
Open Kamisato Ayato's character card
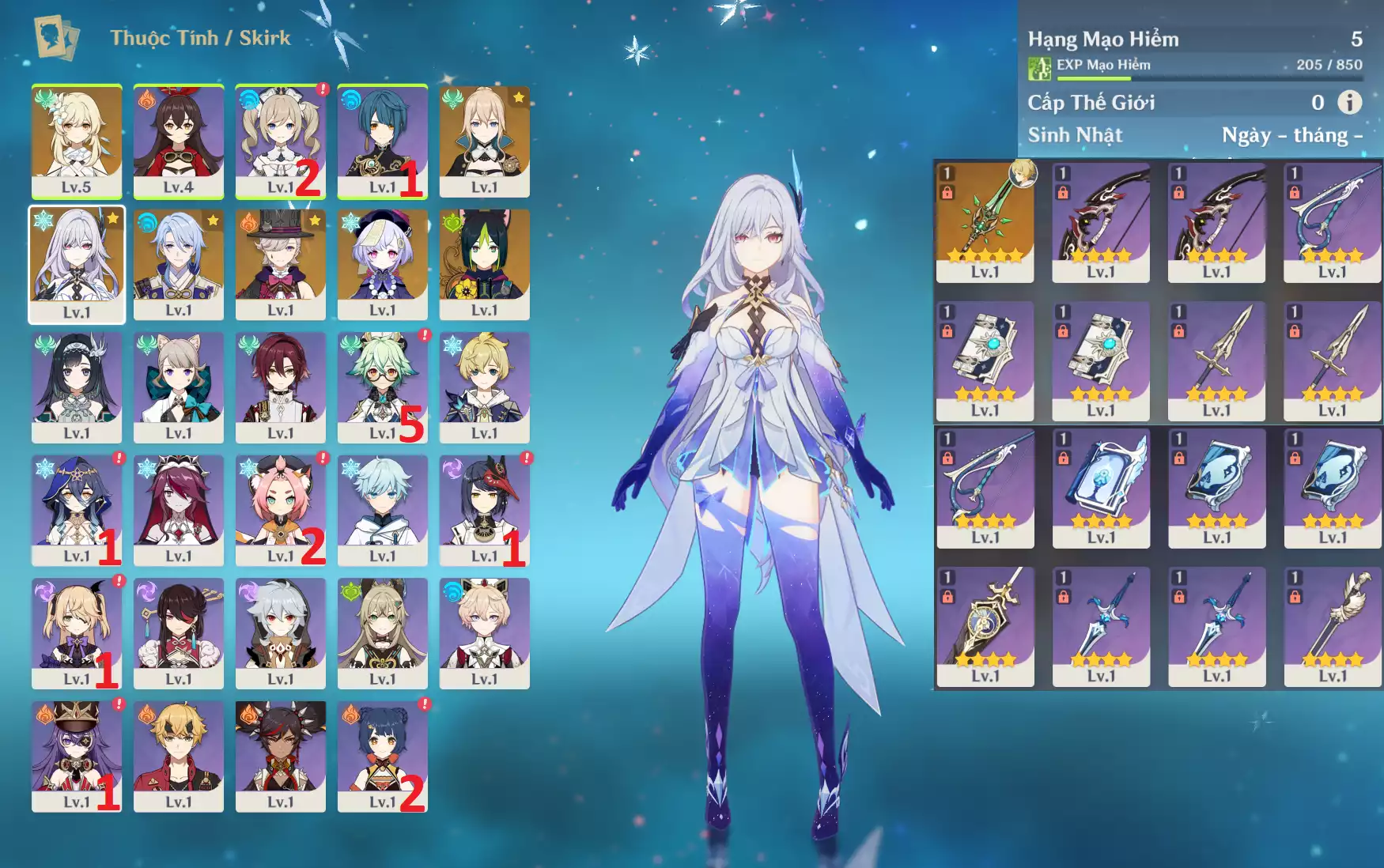[x=179, y=264]
